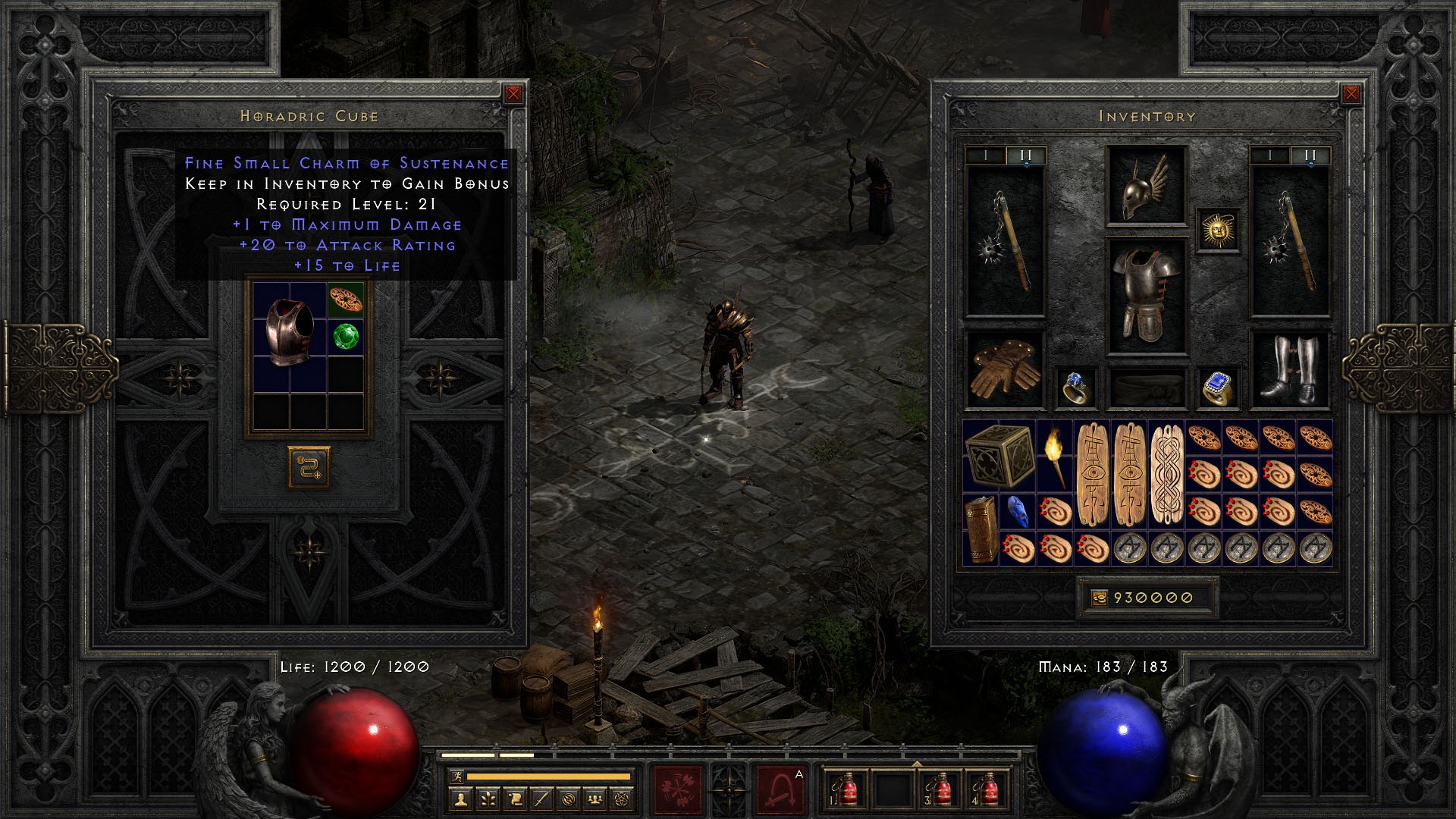Open the Quest Log scroll icon
This screenshot has height=819, width=1456.
click(516, 800)
